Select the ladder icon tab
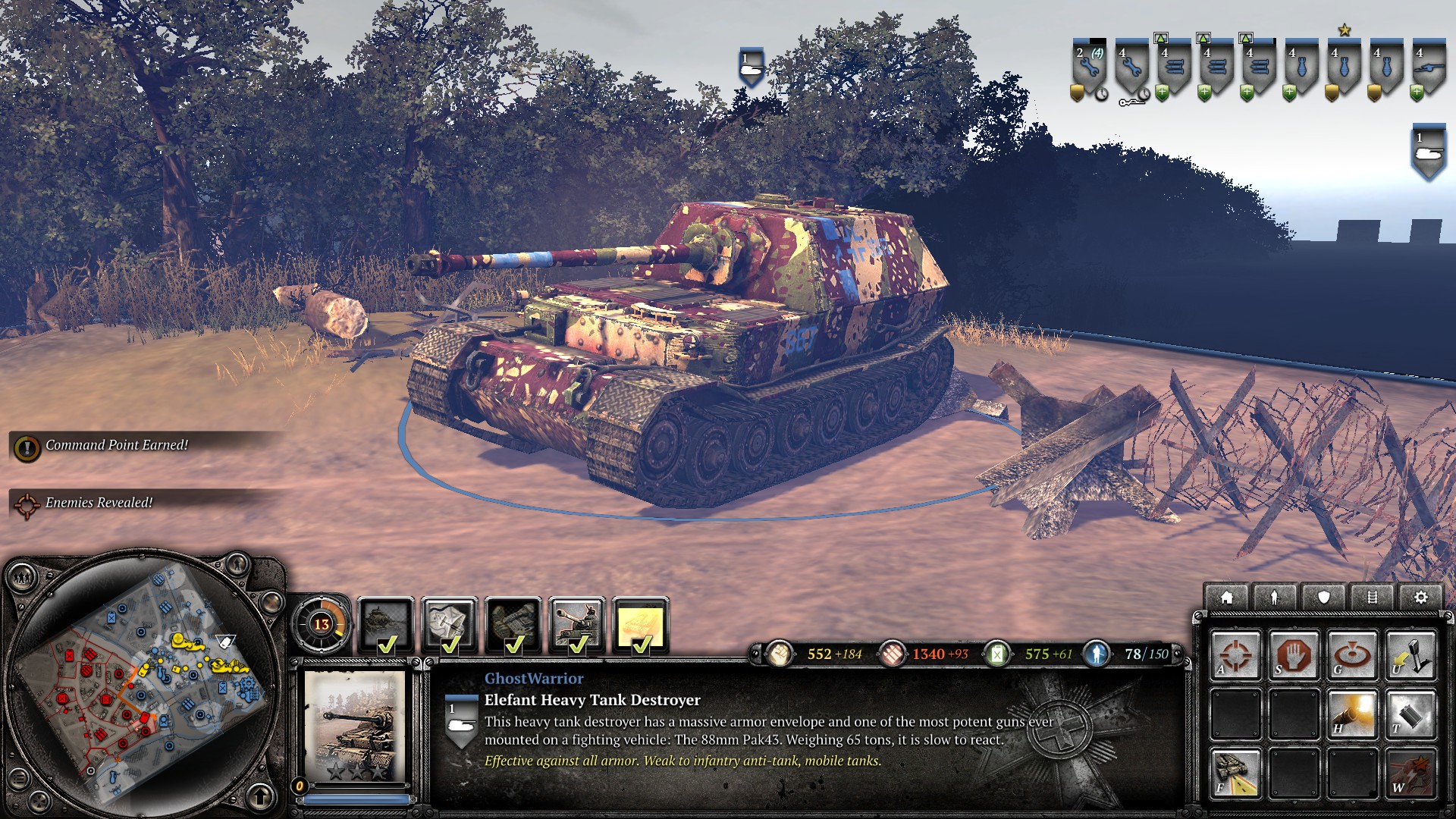The width and height of the screenshot is (1456, 819). click(x=1372, y=598)
